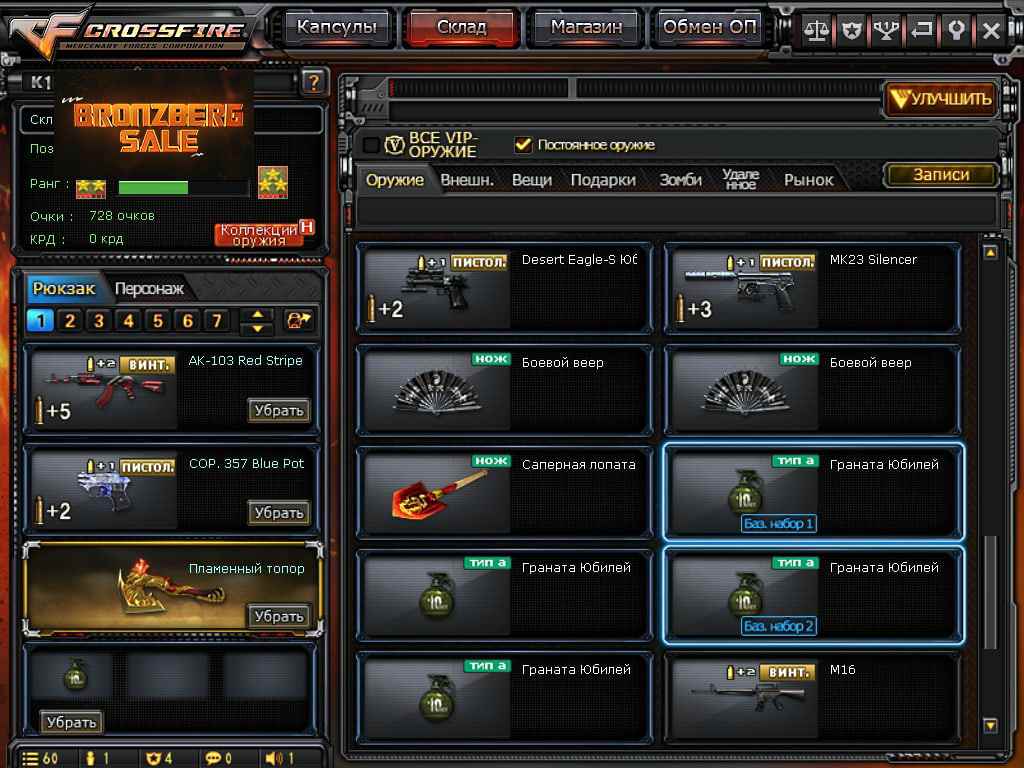The image size is (1024, 768).
Task: Enable the Все VIP-оружие checkbox
Action: pyautogui.click(x=372, y=145)
